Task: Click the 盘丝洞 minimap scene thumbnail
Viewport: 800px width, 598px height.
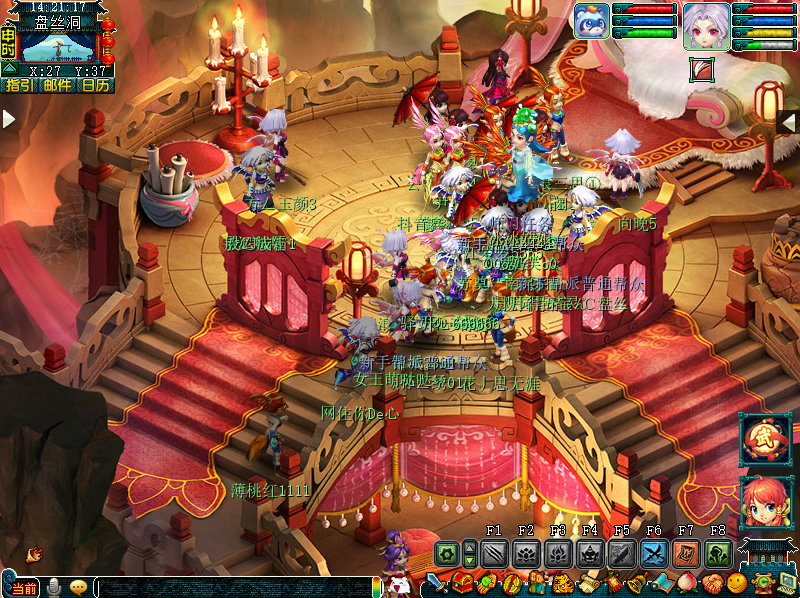Action: click(x=59, y=46)
